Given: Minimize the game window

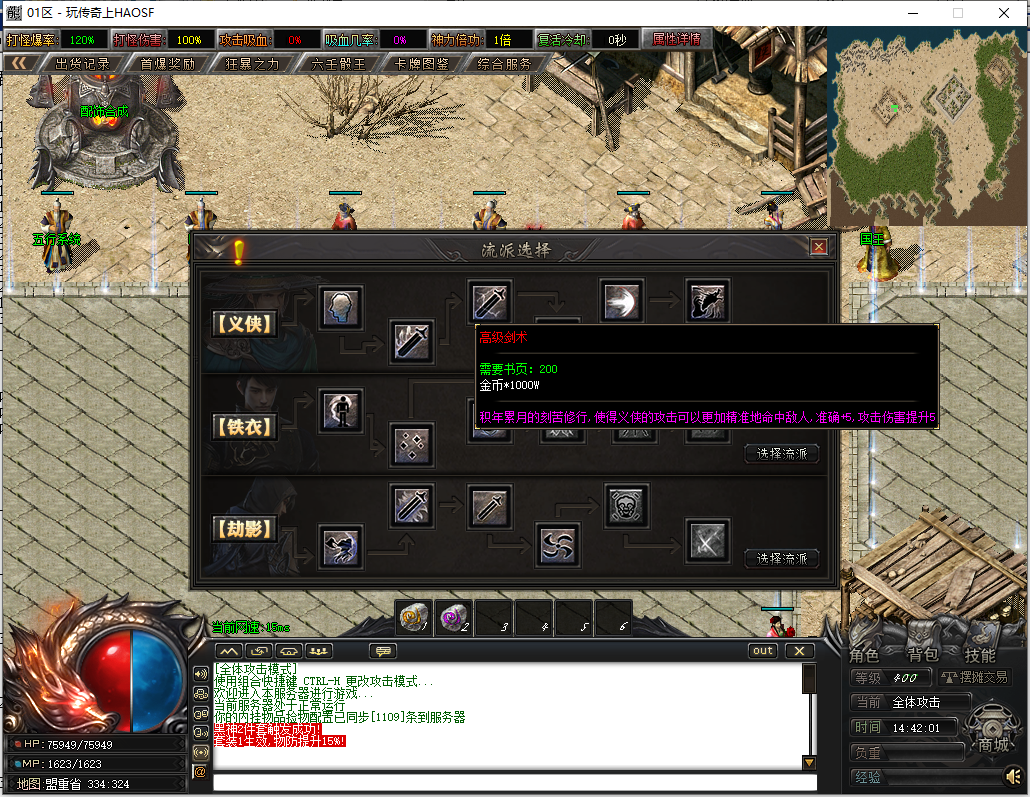Looking at the screenshot, I should pyautogui.click(x=912, y=13).
